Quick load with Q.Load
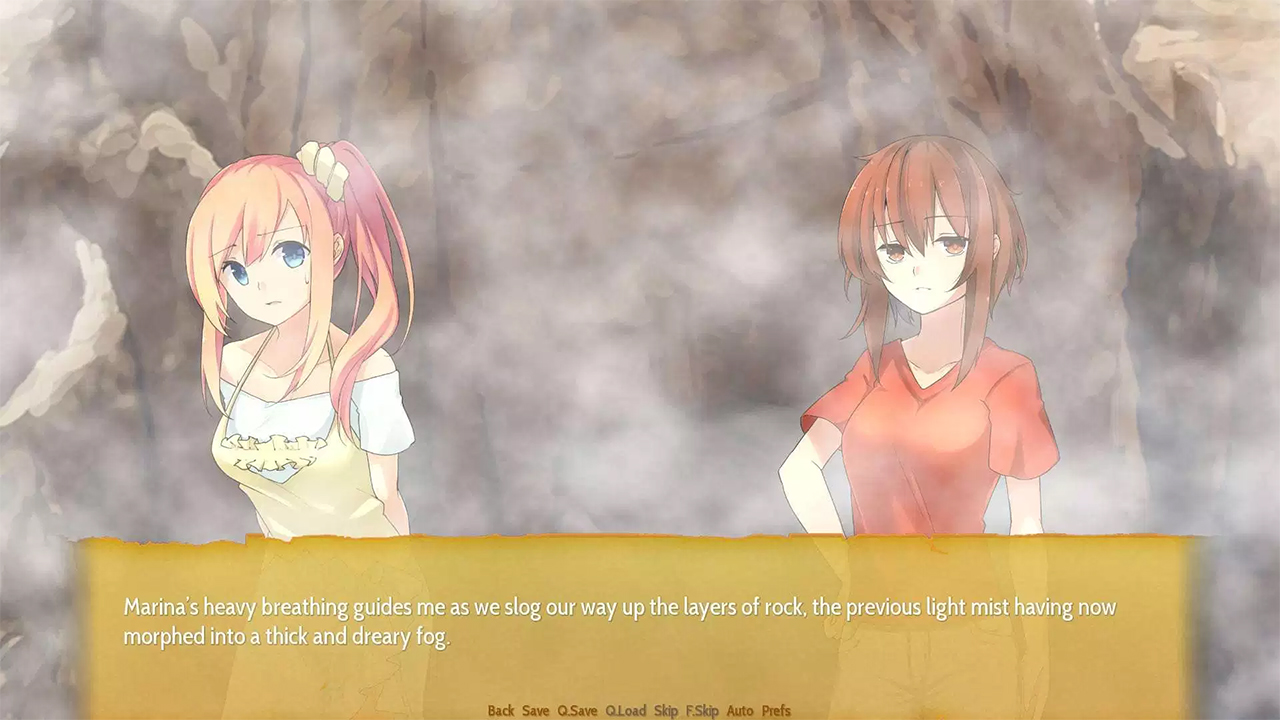 click(x=626, y=711)
